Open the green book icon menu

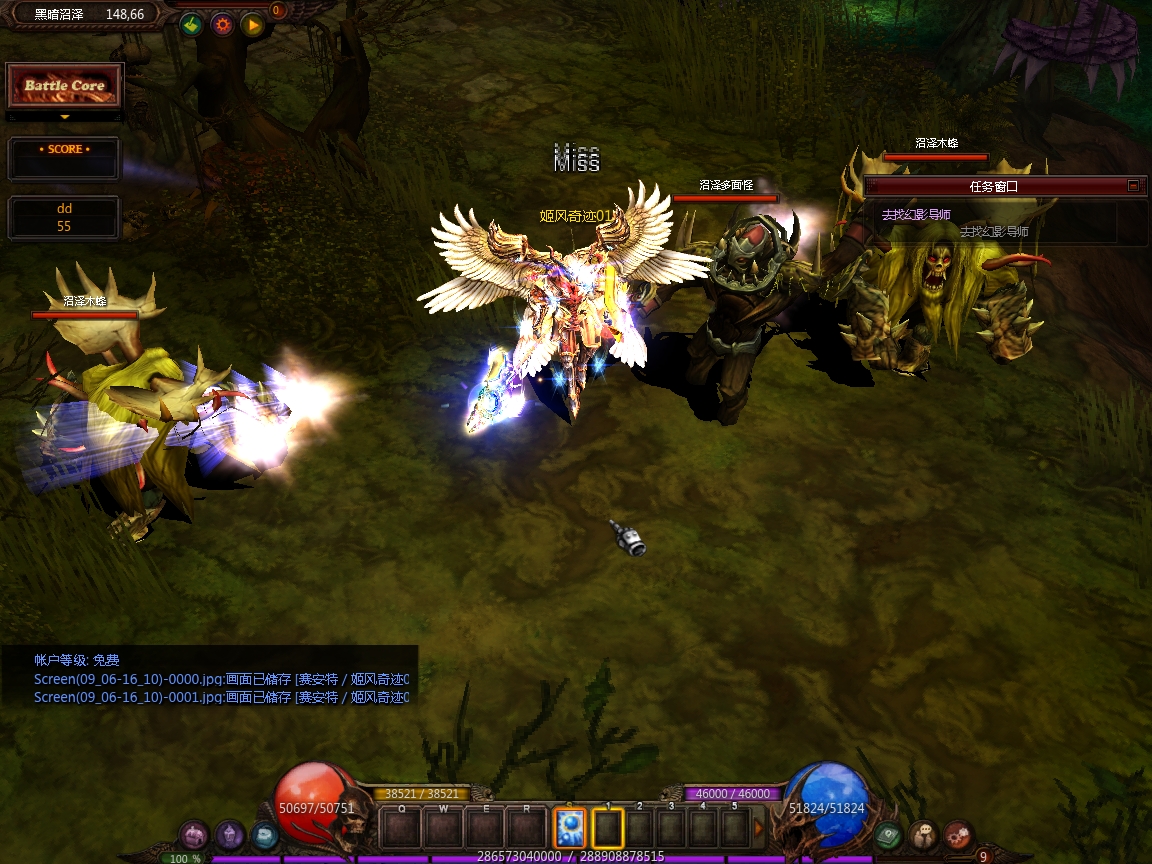[887, 835]
